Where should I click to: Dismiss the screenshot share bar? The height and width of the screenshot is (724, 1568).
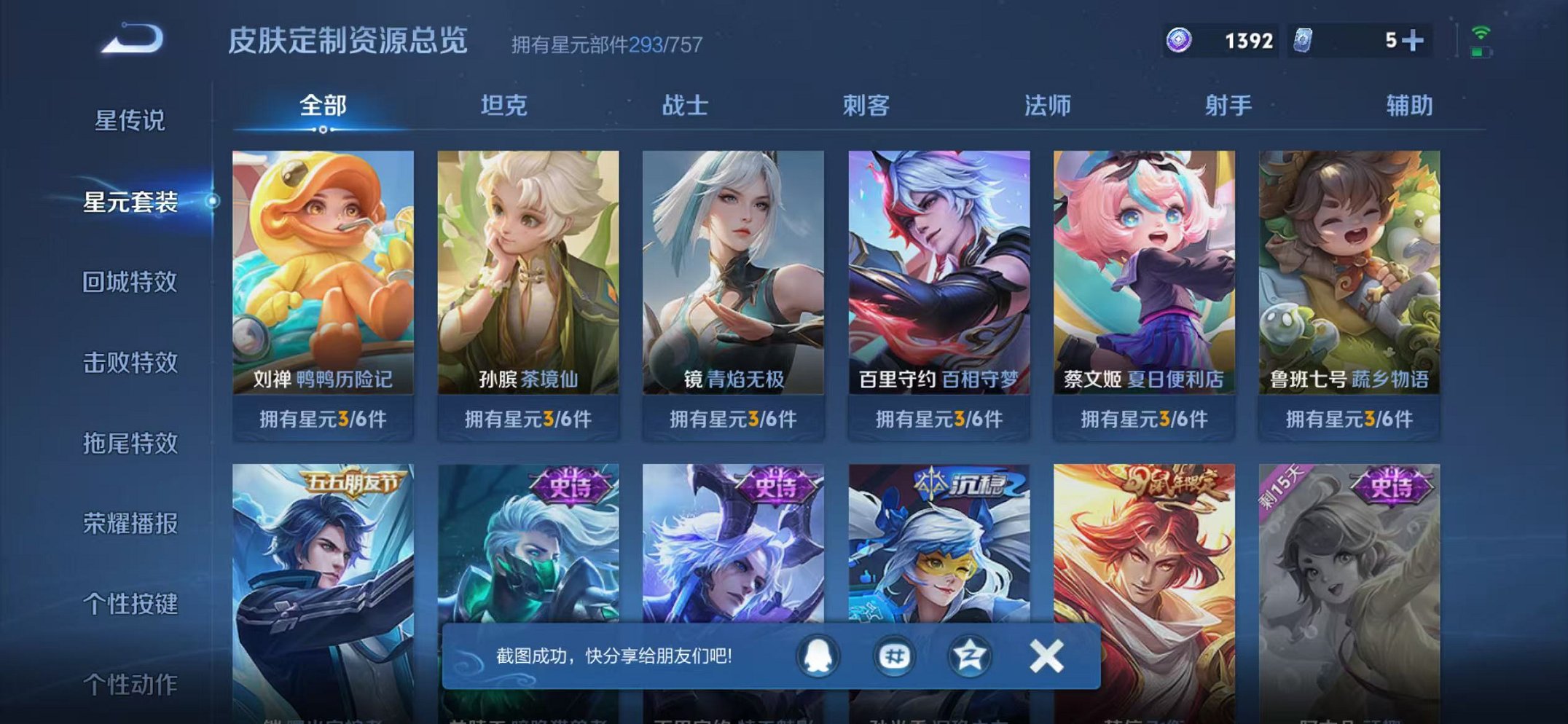click(1045, 656)
